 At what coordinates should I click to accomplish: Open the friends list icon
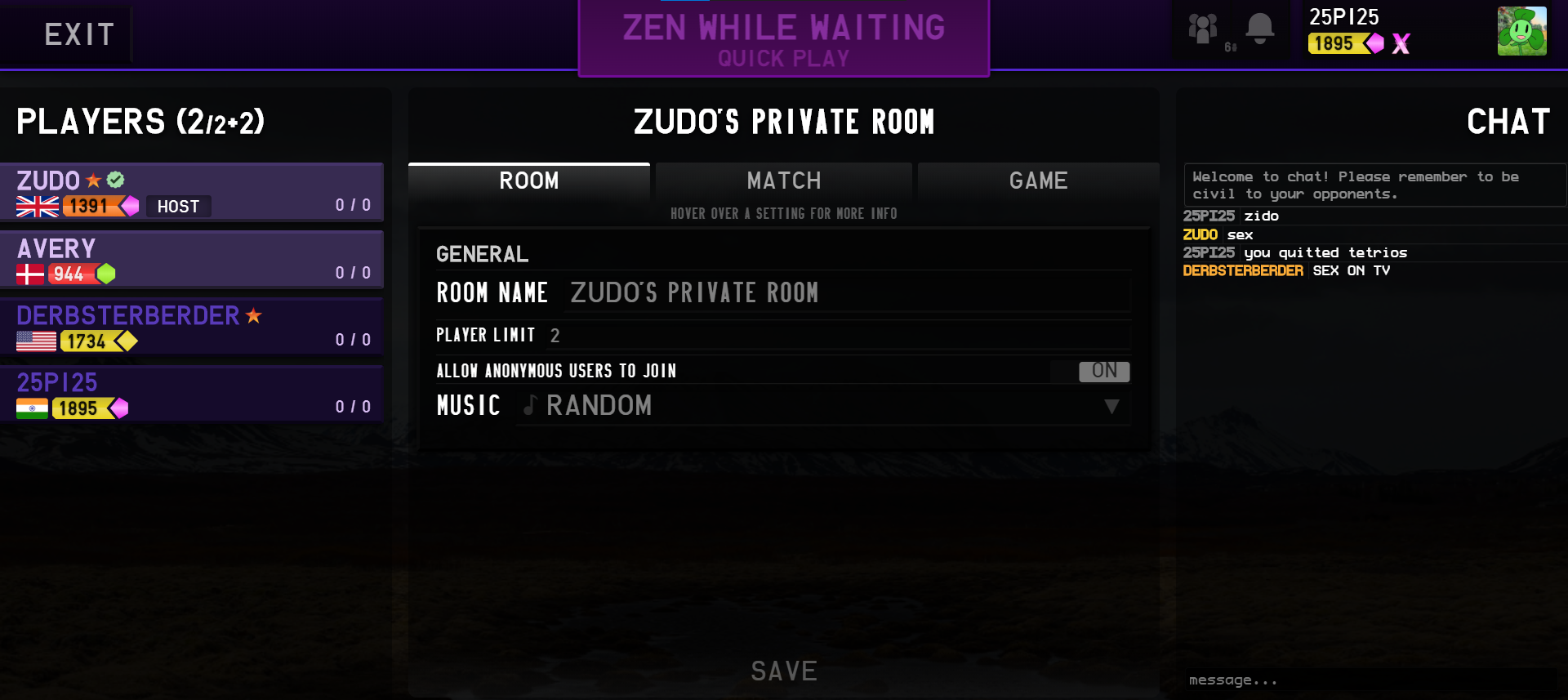click(1202, 29)
